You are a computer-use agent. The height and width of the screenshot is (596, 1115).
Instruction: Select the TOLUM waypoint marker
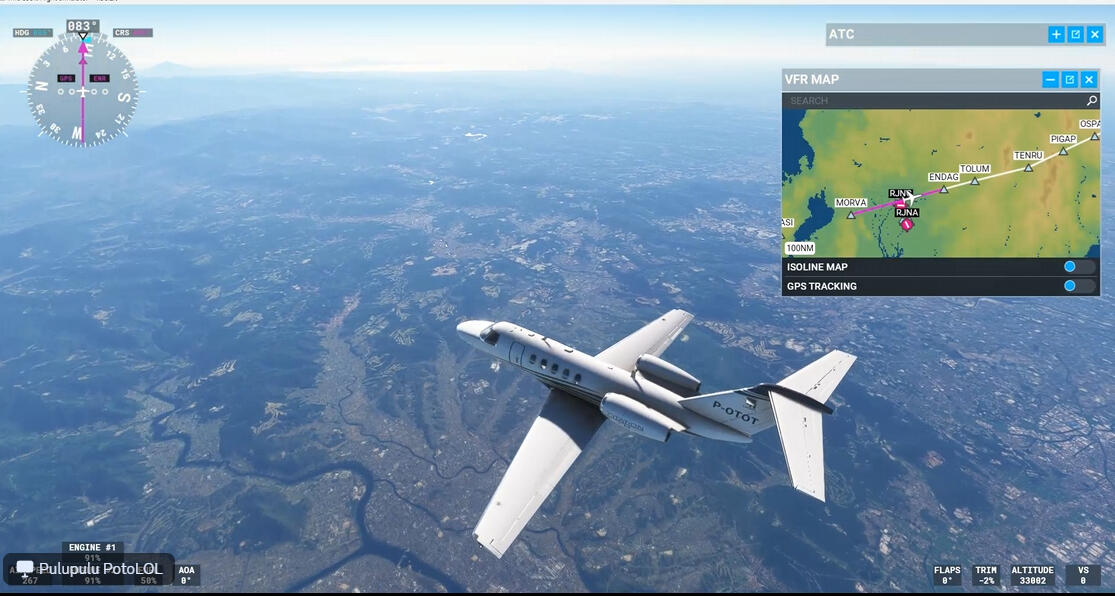point(974,181)
